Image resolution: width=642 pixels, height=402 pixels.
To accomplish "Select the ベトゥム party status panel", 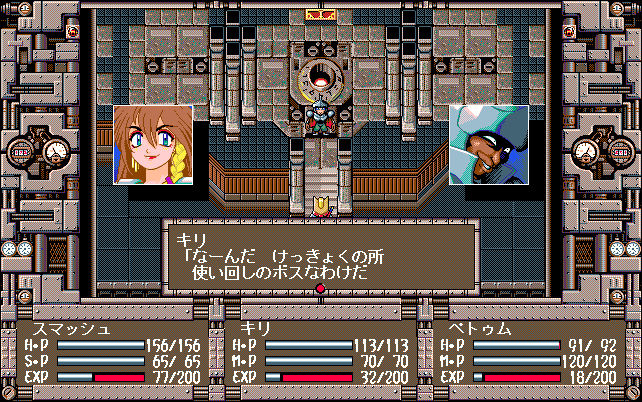I will tap(528, 352).
